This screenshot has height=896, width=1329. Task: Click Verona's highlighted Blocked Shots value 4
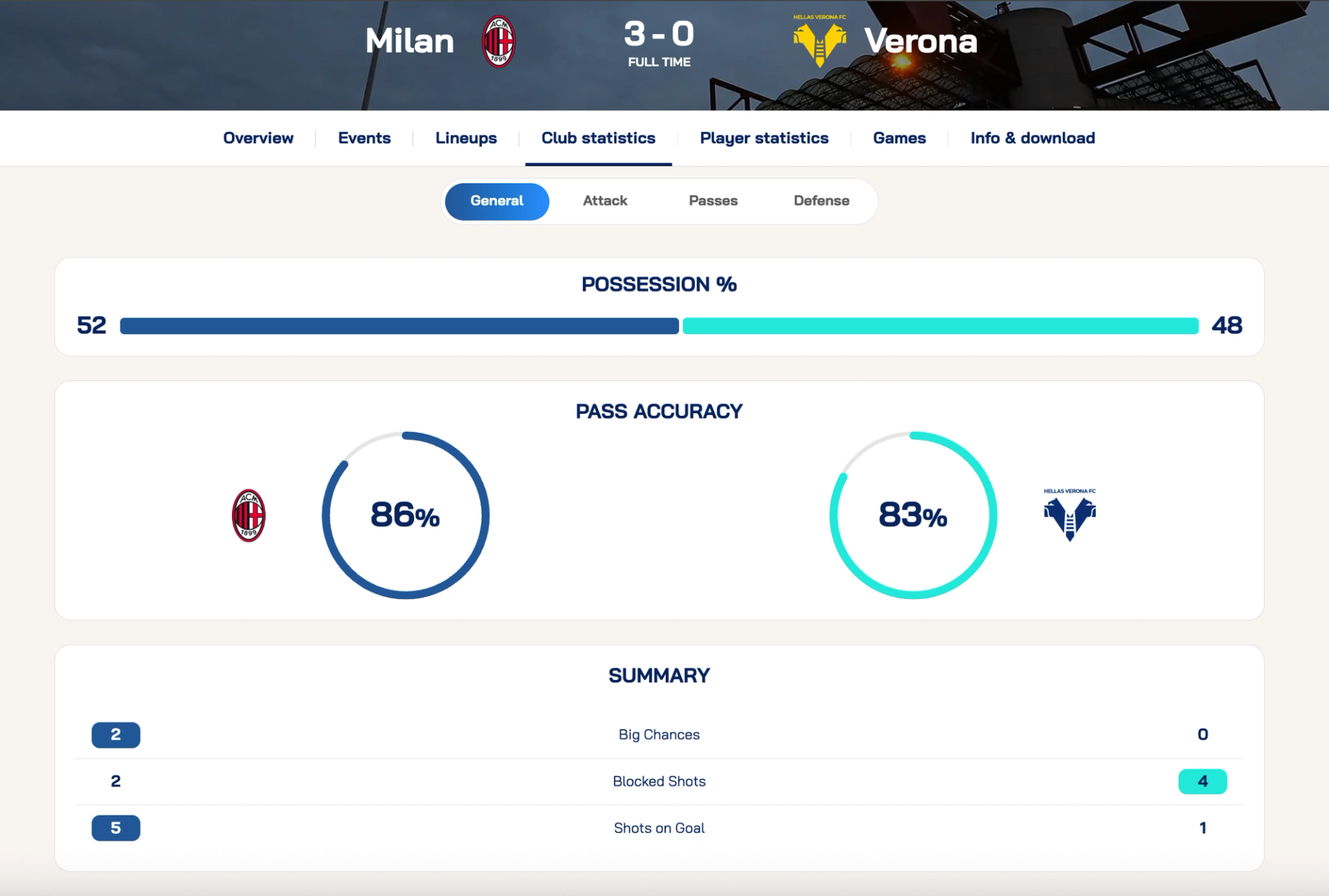click(x=1202, y=780)
